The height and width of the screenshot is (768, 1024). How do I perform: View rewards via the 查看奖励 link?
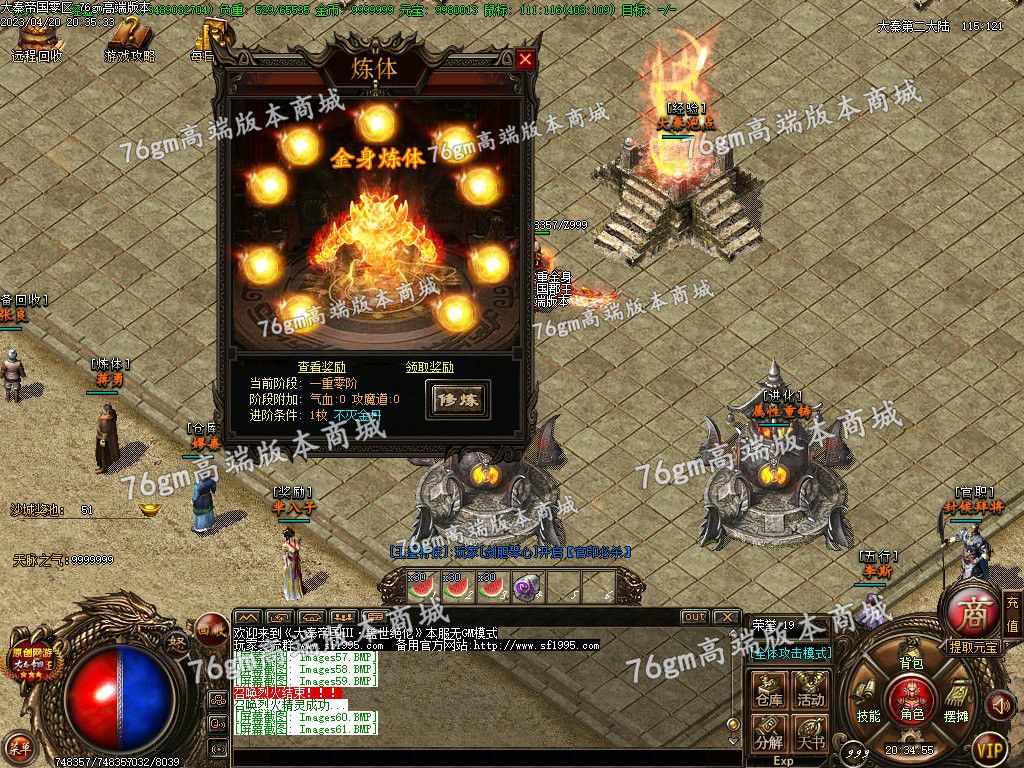321,367
